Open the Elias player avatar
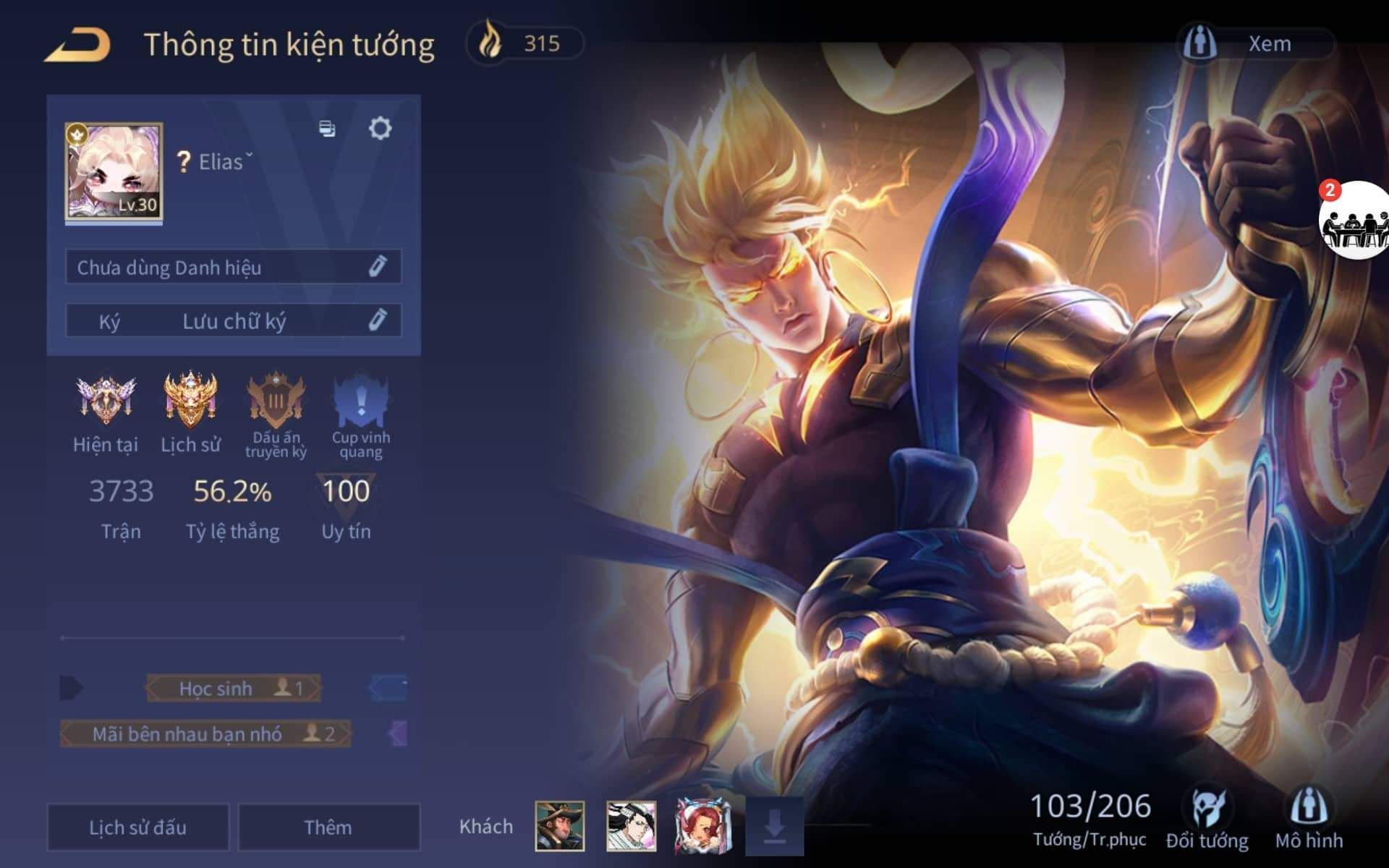Screen dimensions: 1389x868 coord(114,172)
